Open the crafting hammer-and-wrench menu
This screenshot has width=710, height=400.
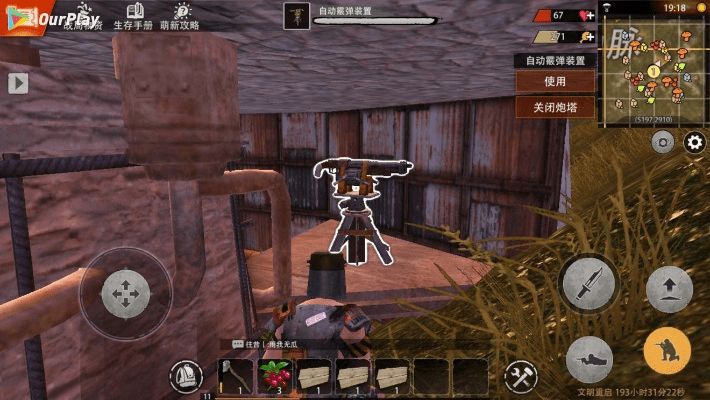(520, 377)
